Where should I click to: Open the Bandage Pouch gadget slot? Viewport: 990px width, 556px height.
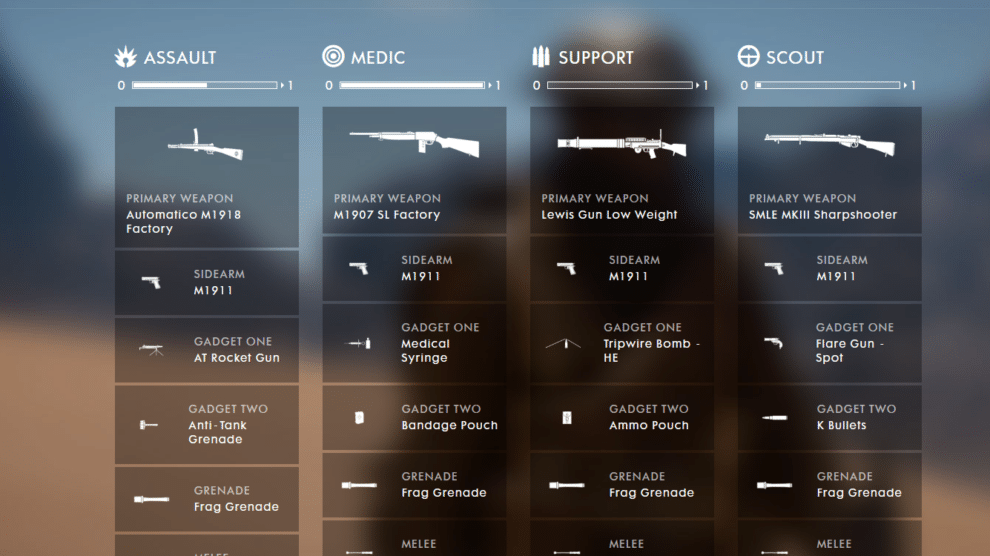[x=414, y=418]
